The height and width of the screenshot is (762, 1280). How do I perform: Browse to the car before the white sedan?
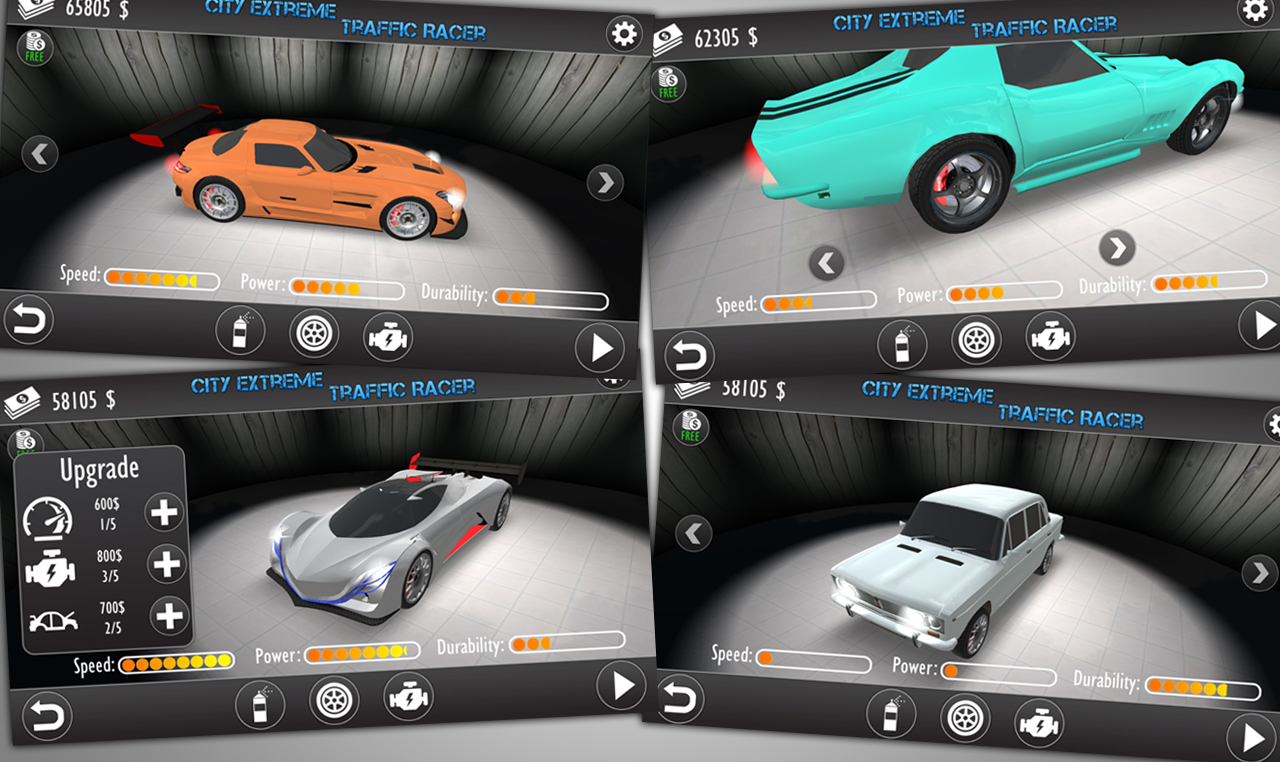tap(694, 533)
